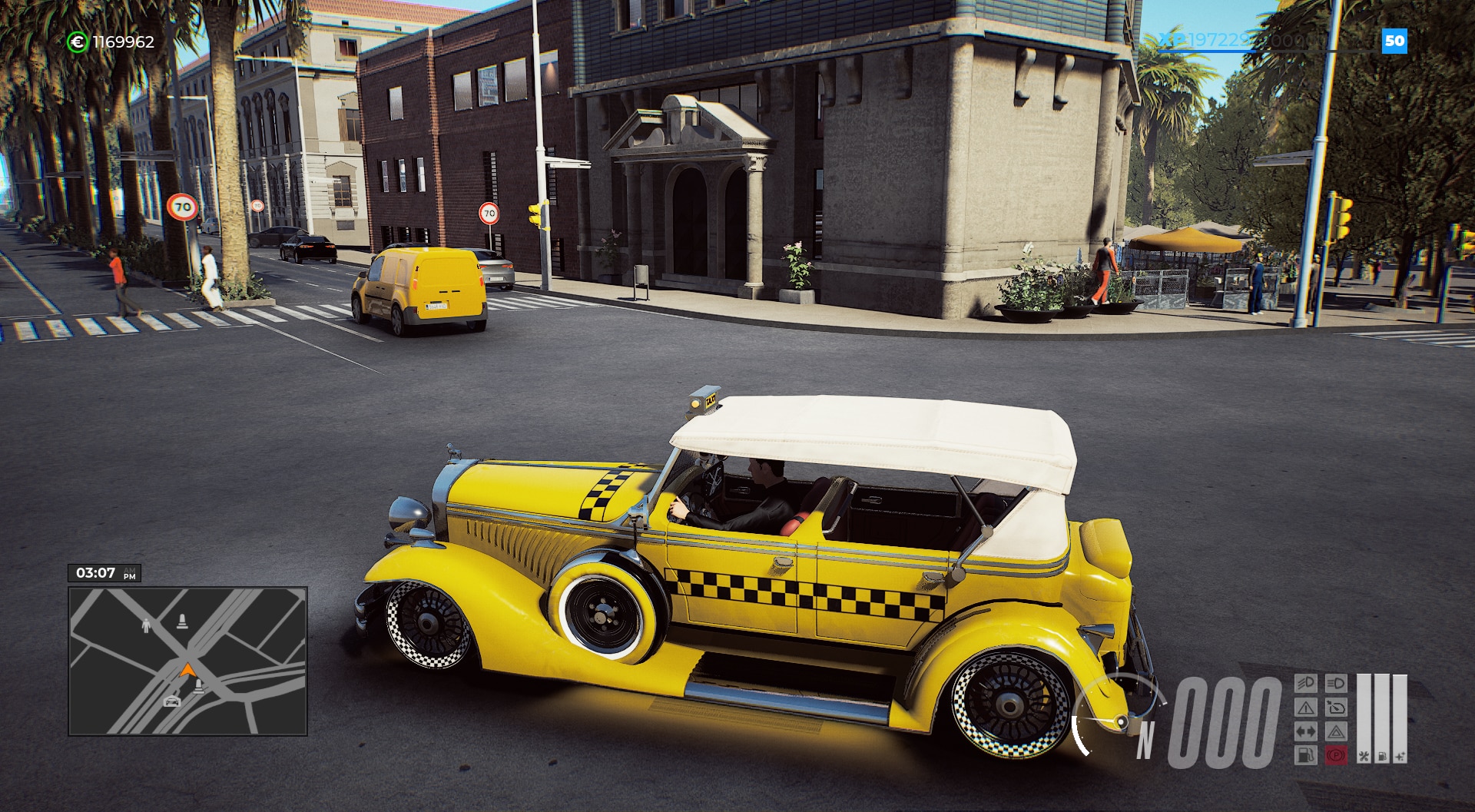Toggle the high beam headlights indicator
This screenshot has height=812, width=1475.
pyautogui.click(x=1336, y=683)
